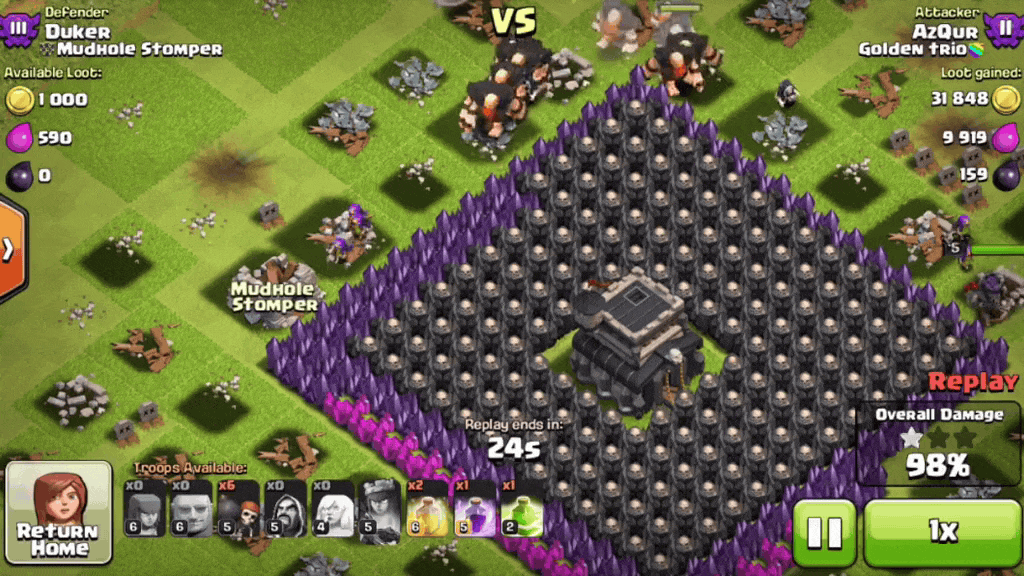The width and height of the screenshot is (1024, 576).
Task: Select the Wizard troop slot
Action: 285,508
